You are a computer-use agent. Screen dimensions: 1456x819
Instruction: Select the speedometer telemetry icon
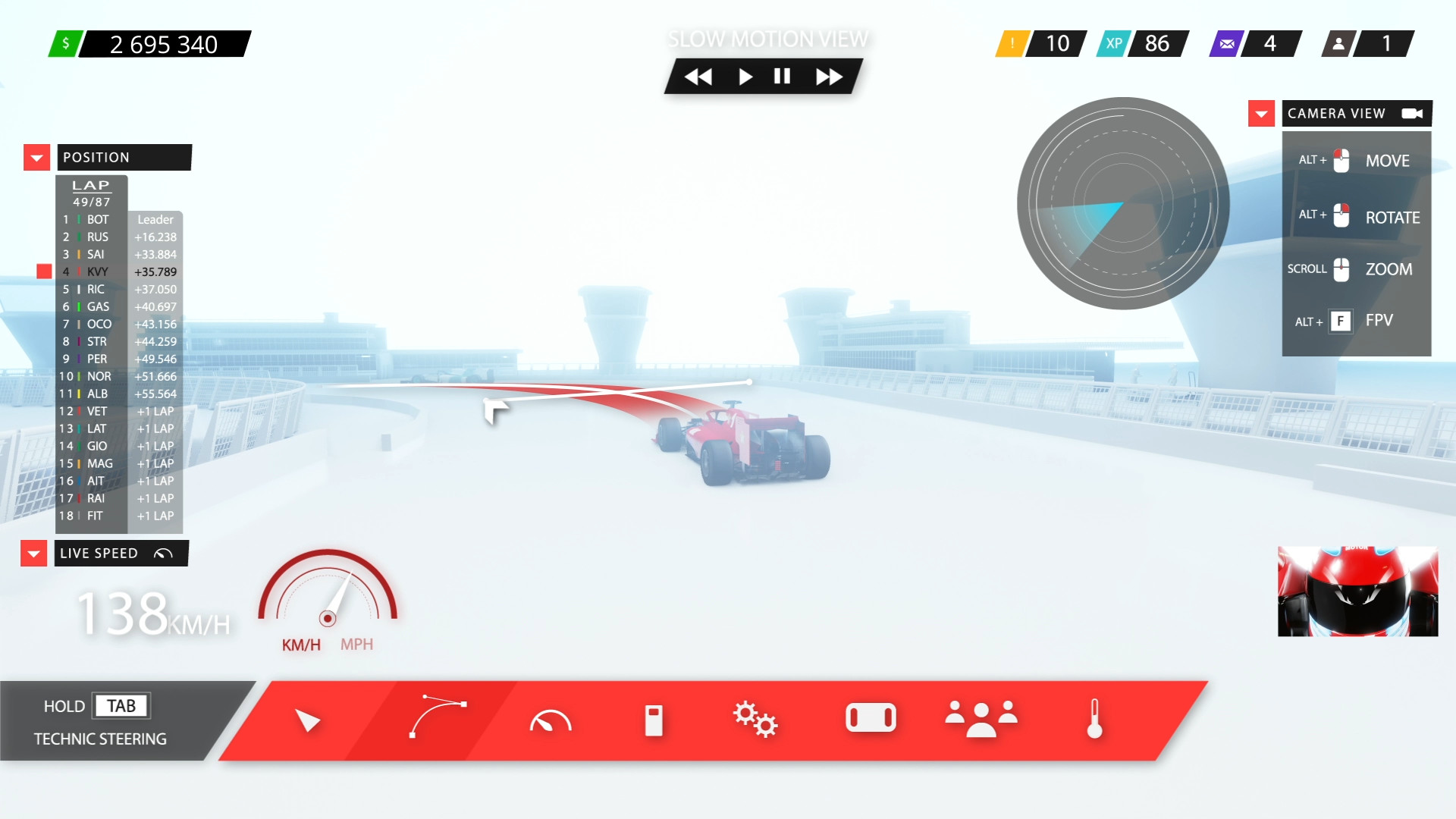[x=551, y=720]
